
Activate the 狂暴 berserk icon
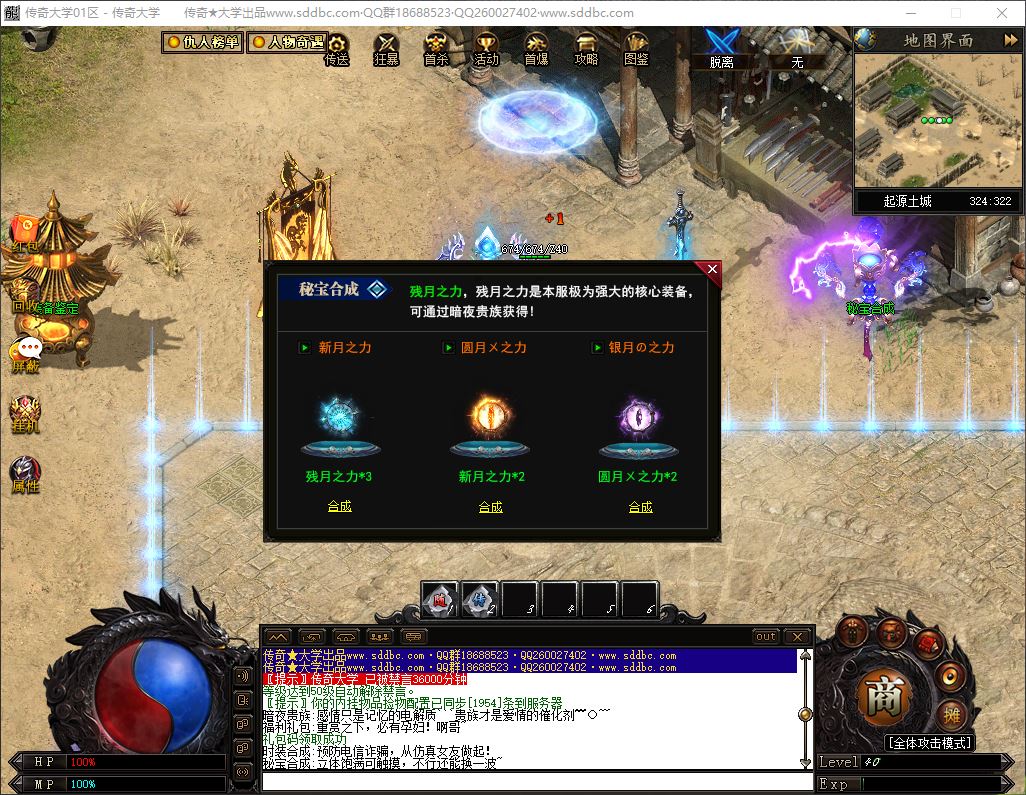386,49
